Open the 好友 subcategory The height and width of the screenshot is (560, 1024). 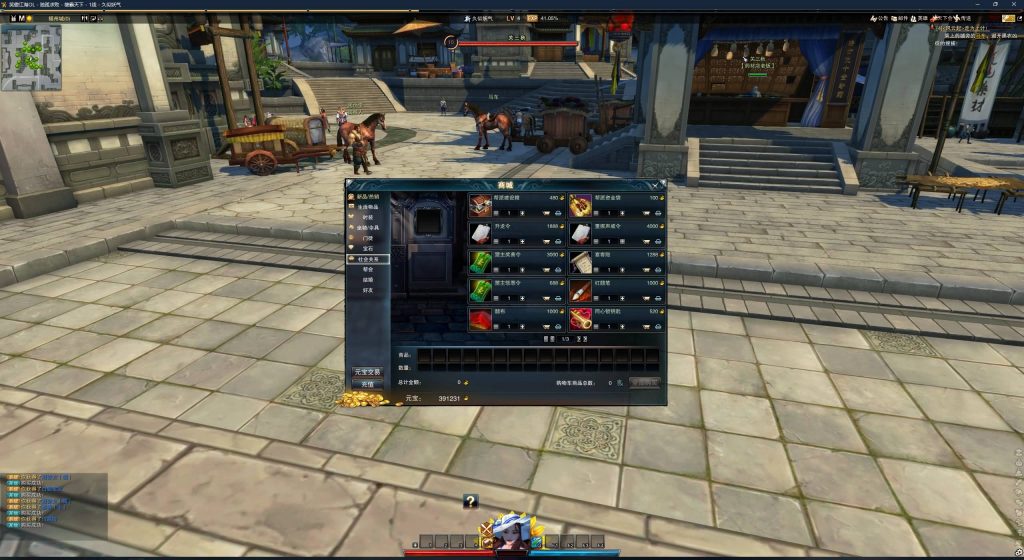point(367,291)
